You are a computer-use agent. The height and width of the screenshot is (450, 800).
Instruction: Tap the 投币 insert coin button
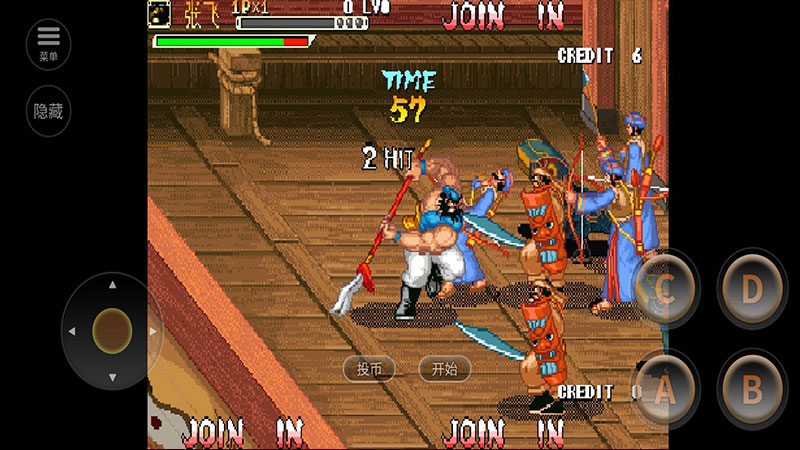[369, 369]
